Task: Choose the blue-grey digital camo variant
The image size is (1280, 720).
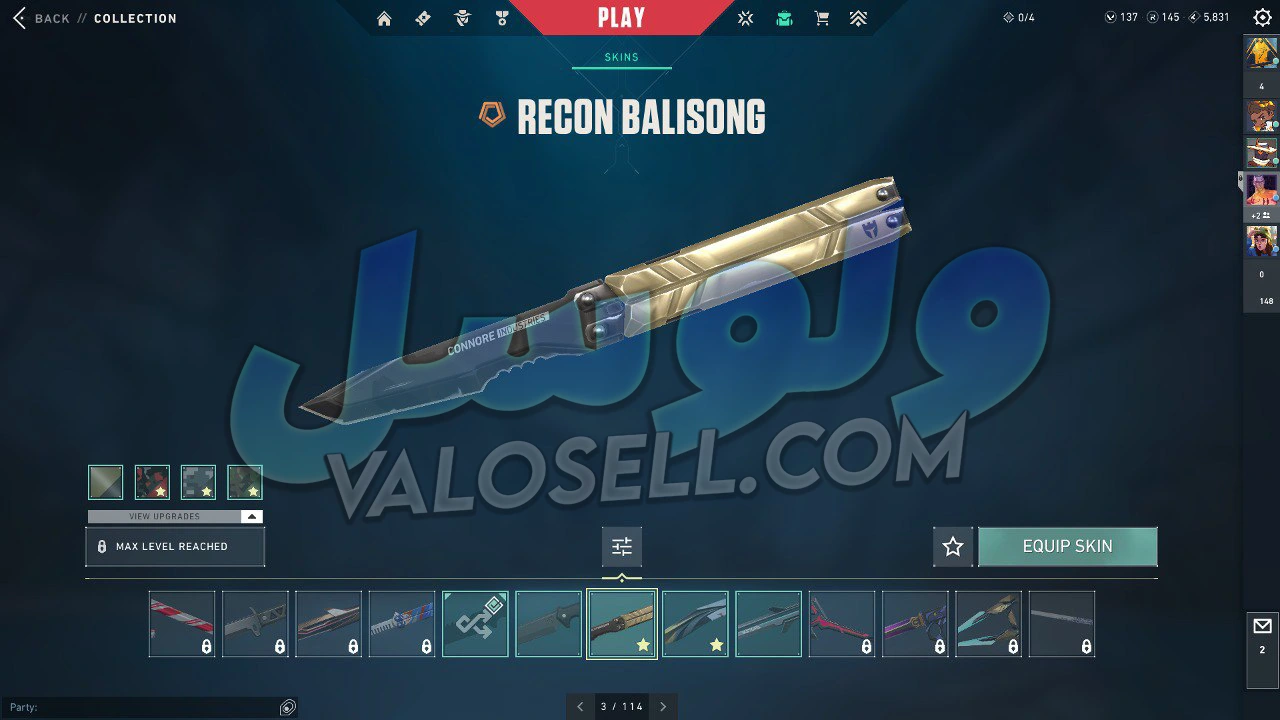Action: 198,482
